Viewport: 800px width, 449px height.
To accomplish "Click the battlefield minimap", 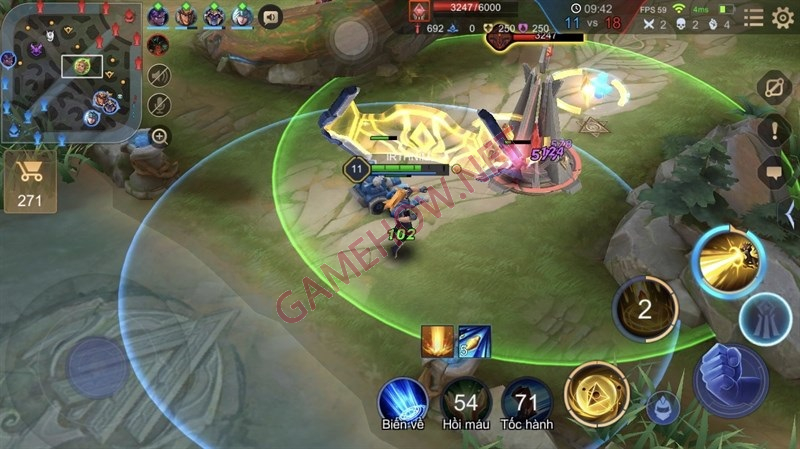I will [72, 72].
